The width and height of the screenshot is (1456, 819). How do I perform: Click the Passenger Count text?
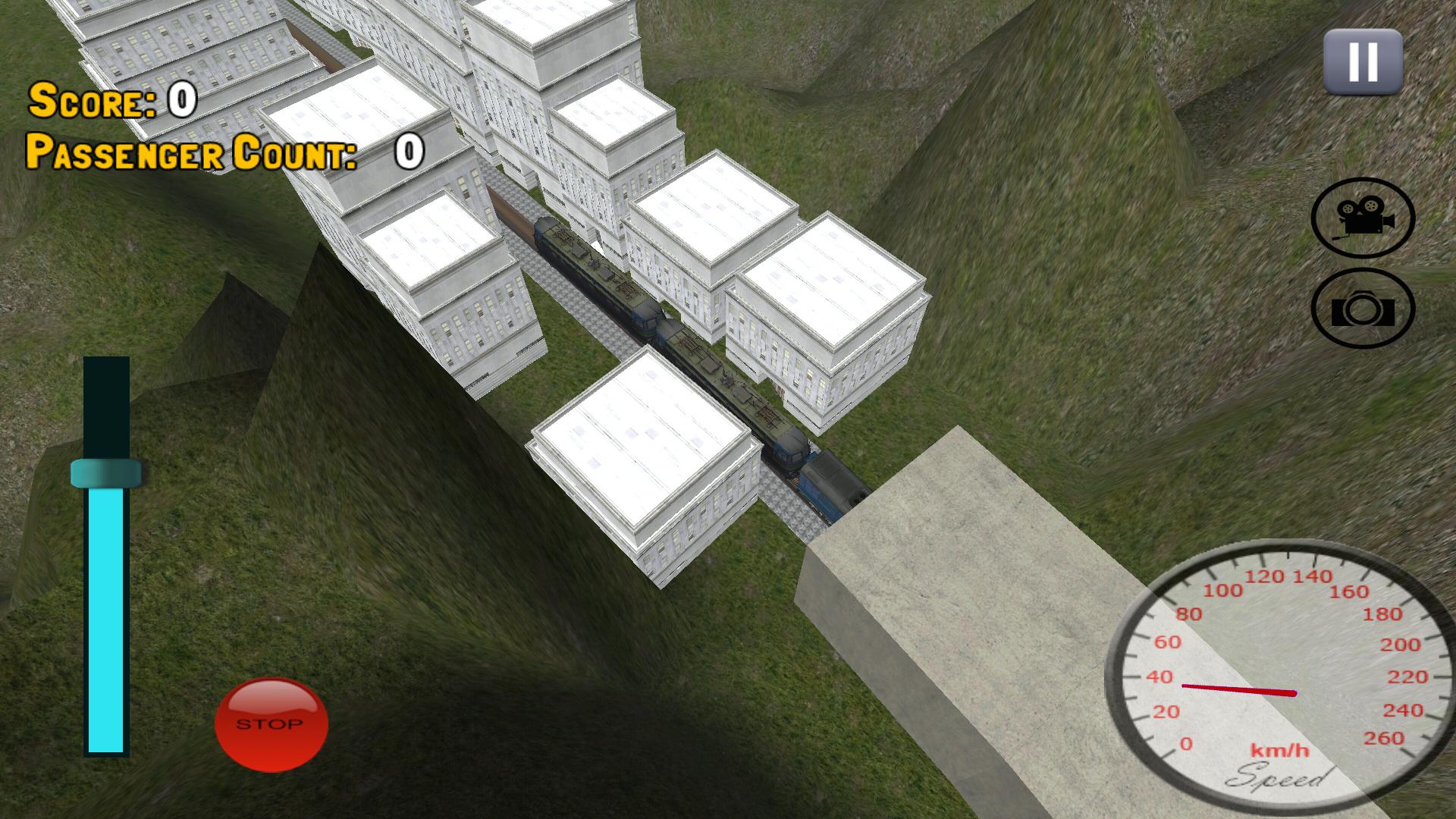click(x=190, y=155)
